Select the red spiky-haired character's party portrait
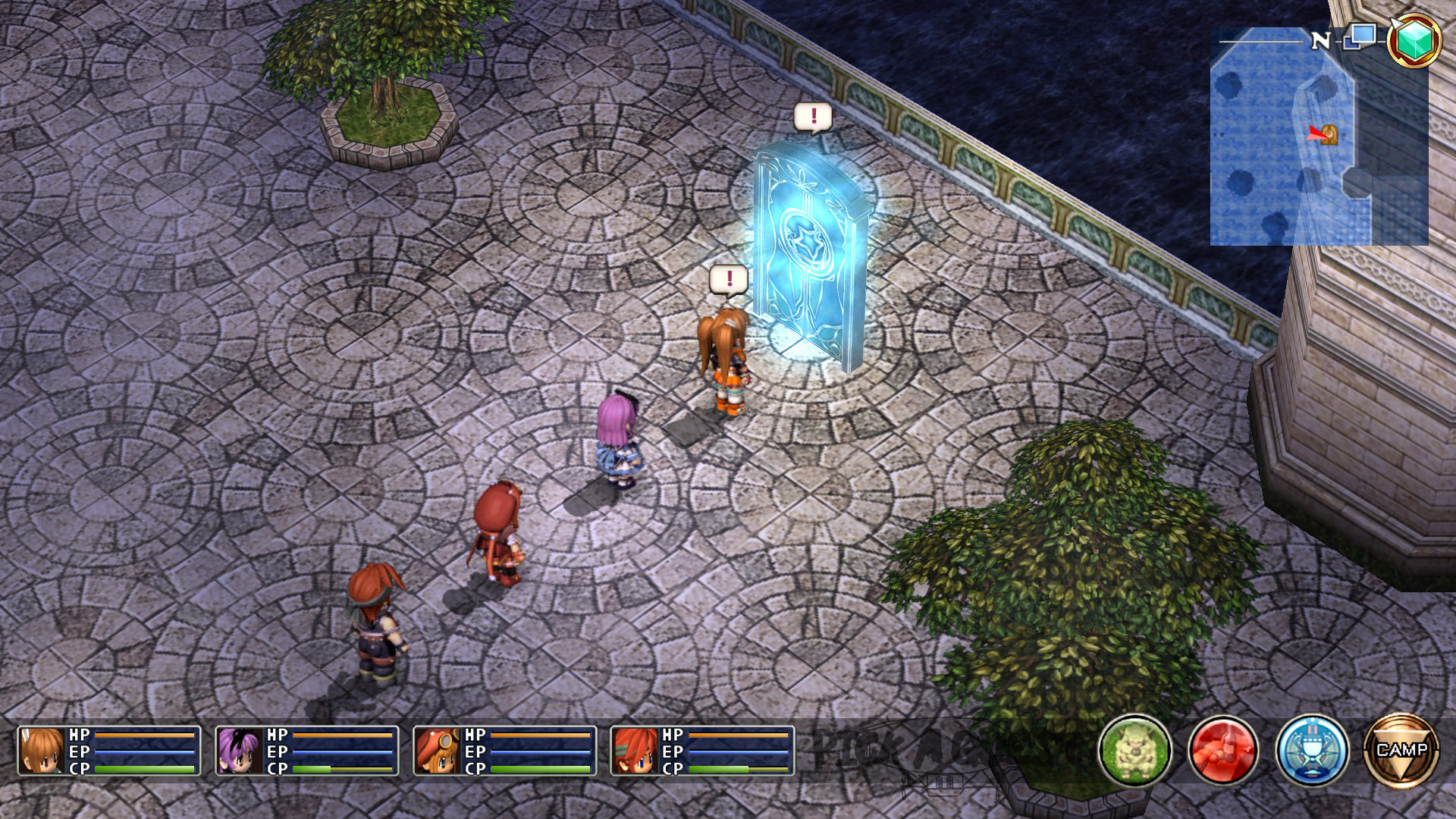 pos(635,751)
